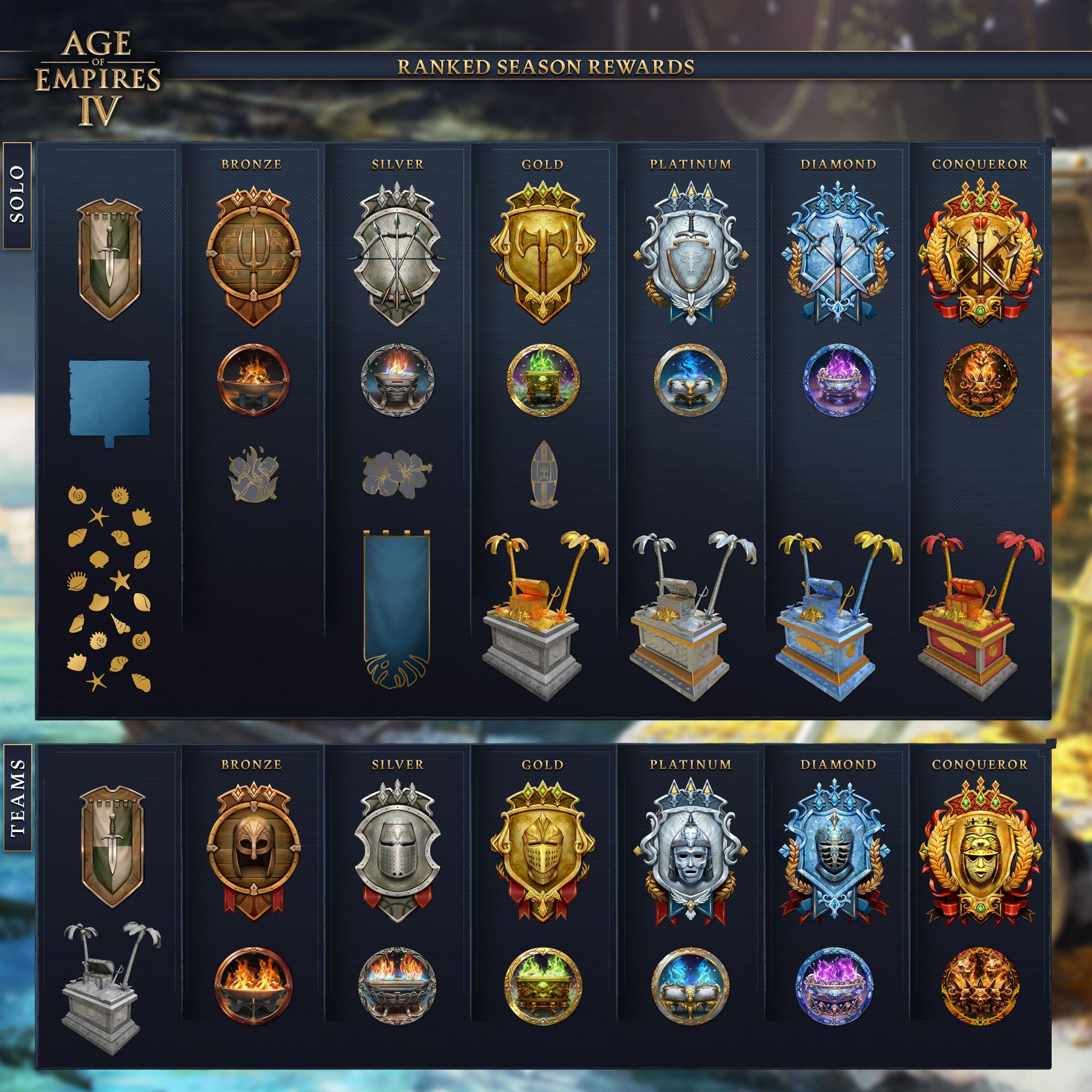Click the teams Diamond purple-flame portrait
The image size is (1092, 1092).
833,985
